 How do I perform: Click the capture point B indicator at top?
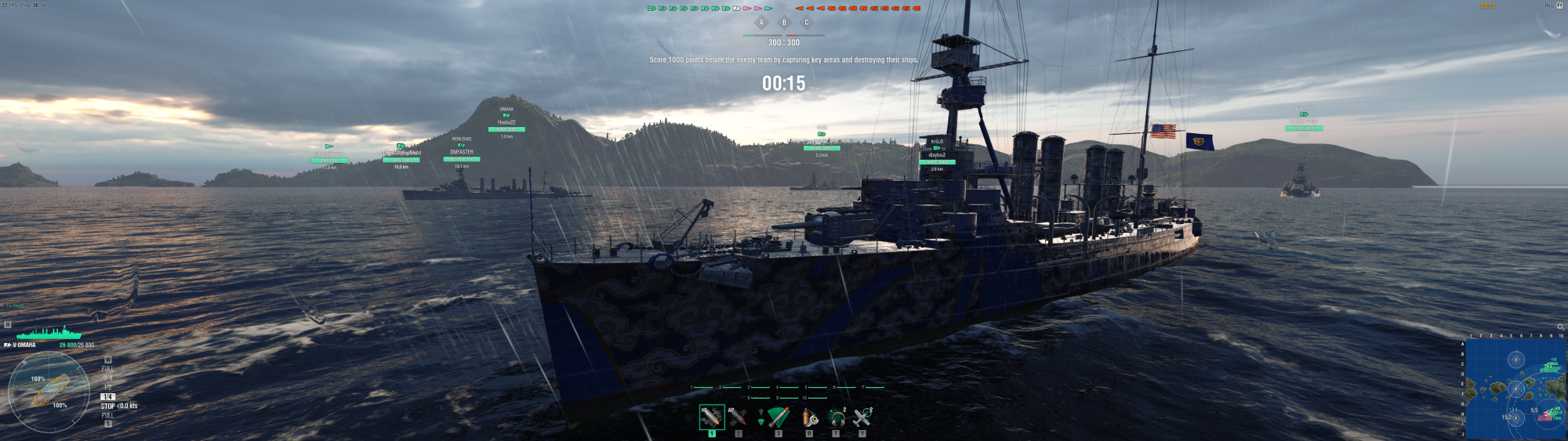784,23
